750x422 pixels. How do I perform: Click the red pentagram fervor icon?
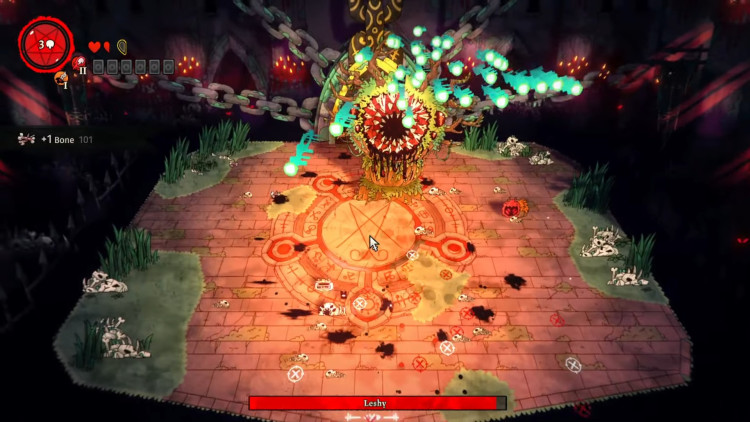click(44, 45)
